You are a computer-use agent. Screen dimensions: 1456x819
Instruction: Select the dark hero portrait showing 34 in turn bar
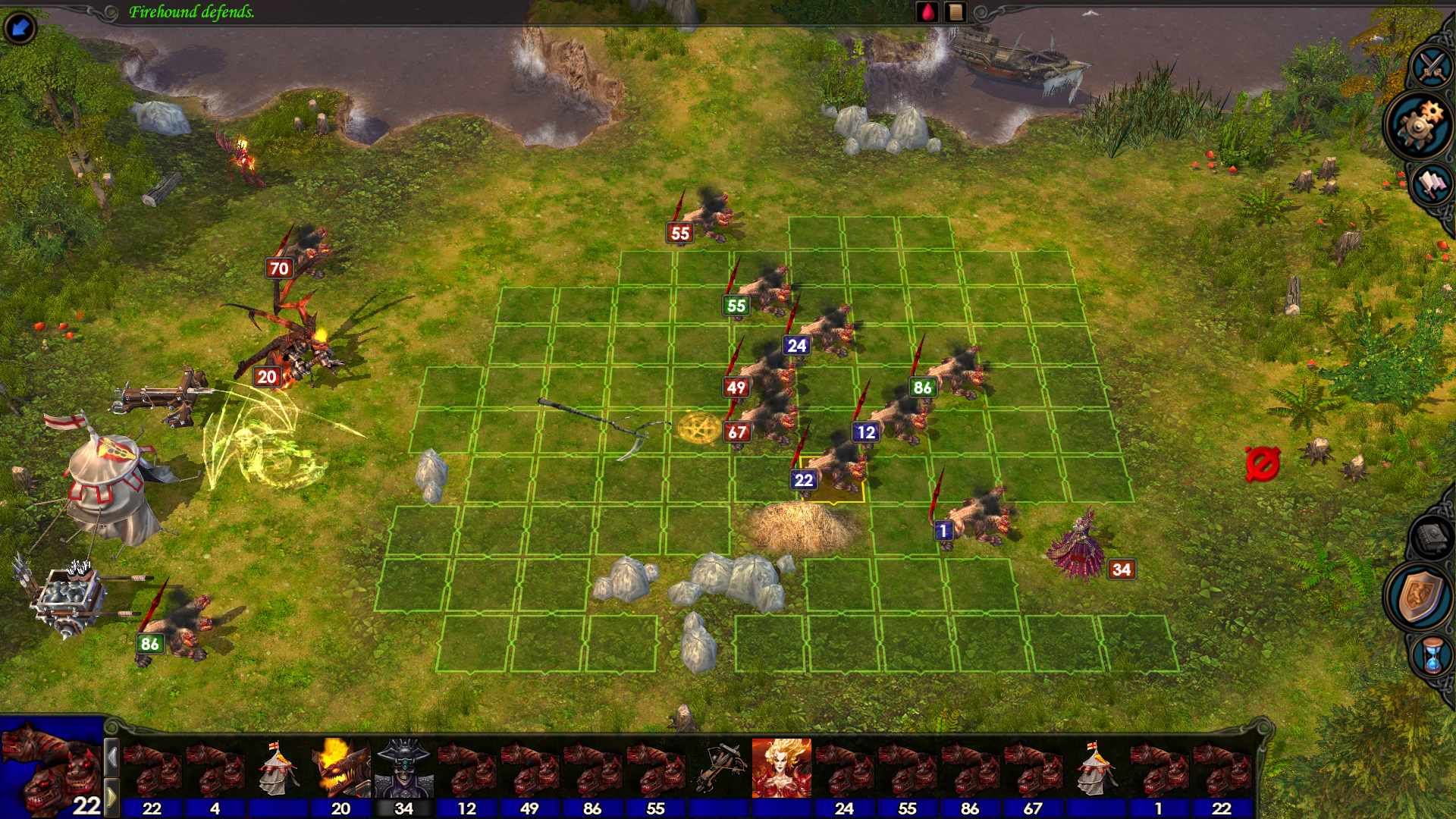403,767
